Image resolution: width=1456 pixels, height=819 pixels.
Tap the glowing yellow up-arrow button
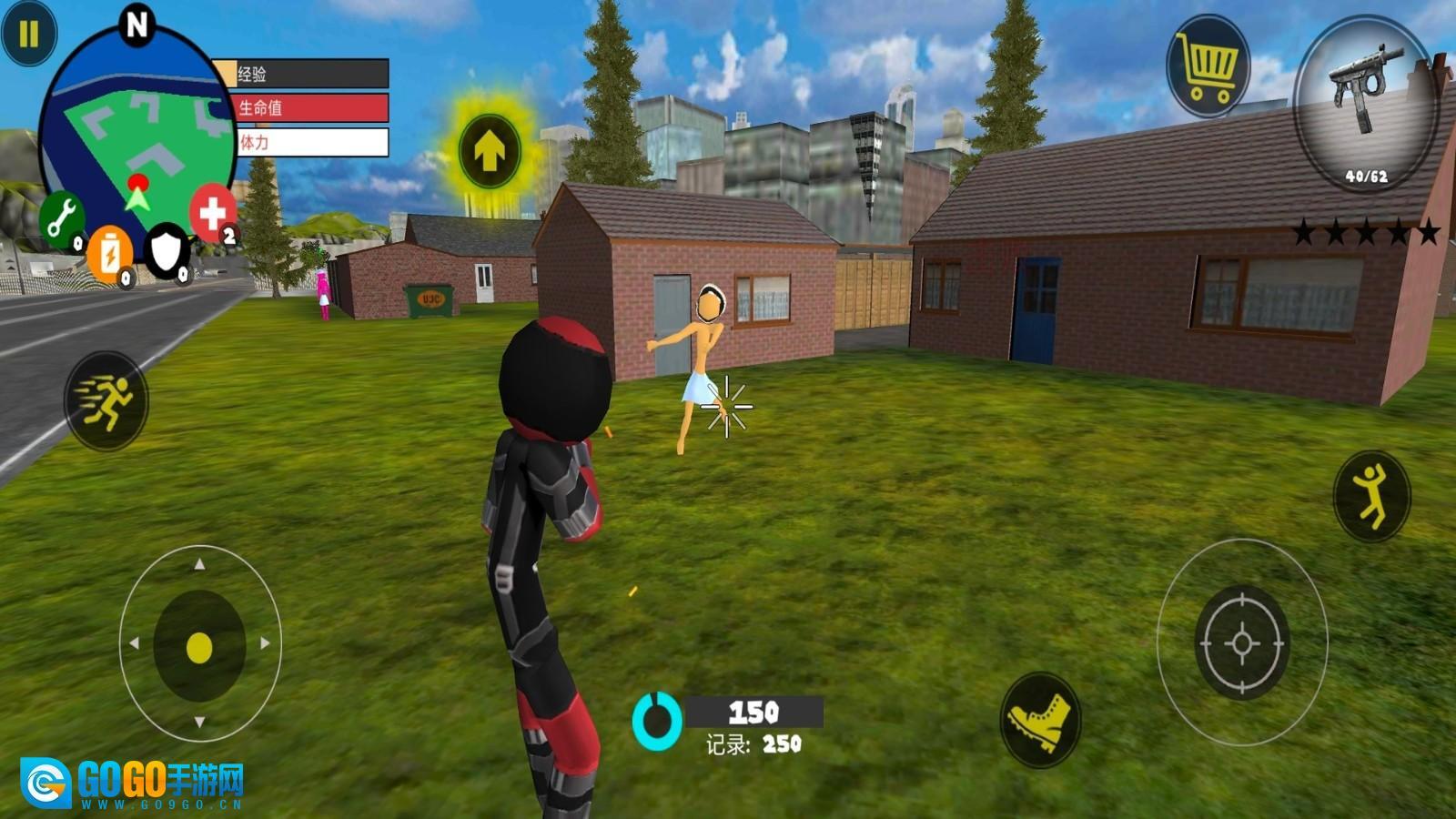[x=490, y=151]
